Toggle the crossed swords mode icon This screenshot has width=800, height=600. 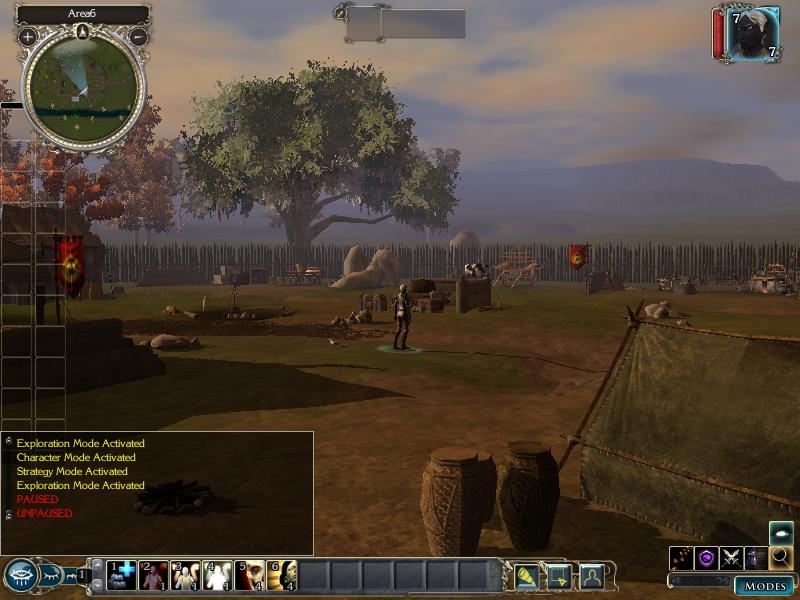click(732, 558)
